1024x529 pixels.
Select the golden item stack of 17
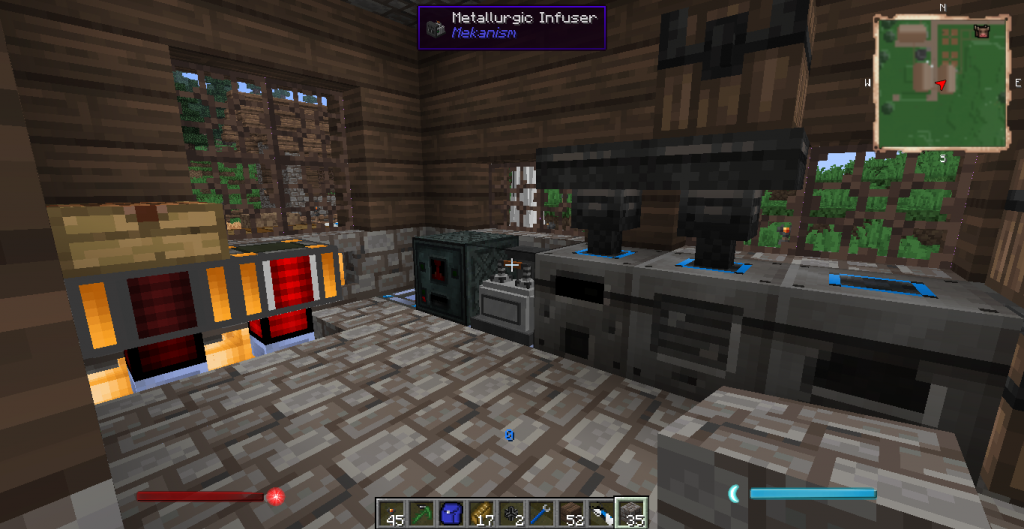coord(481,513)
